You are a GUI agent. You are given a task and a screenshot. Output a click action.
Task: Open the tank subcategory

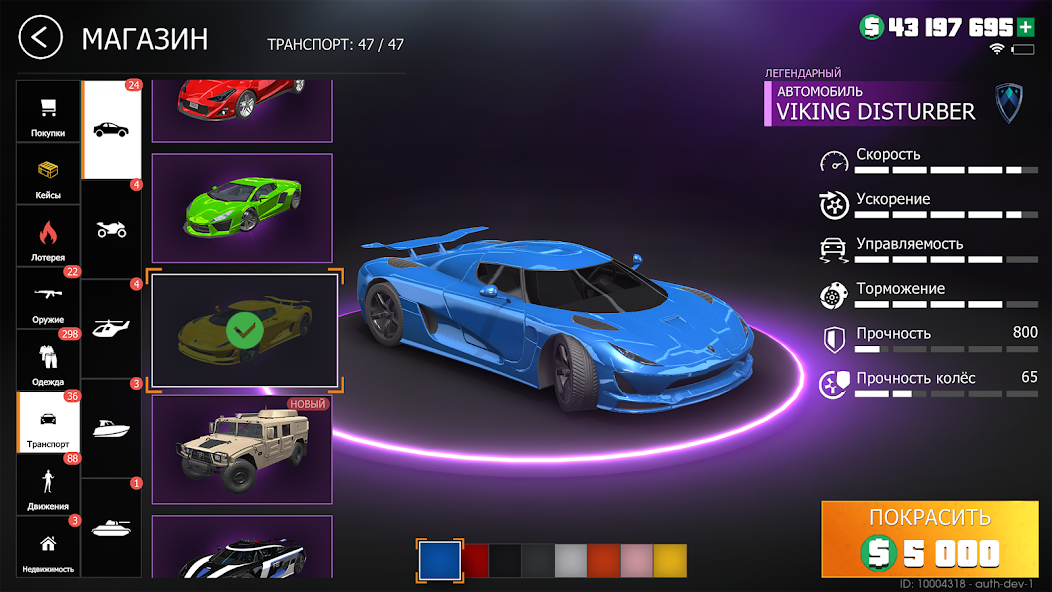point(111,527)
